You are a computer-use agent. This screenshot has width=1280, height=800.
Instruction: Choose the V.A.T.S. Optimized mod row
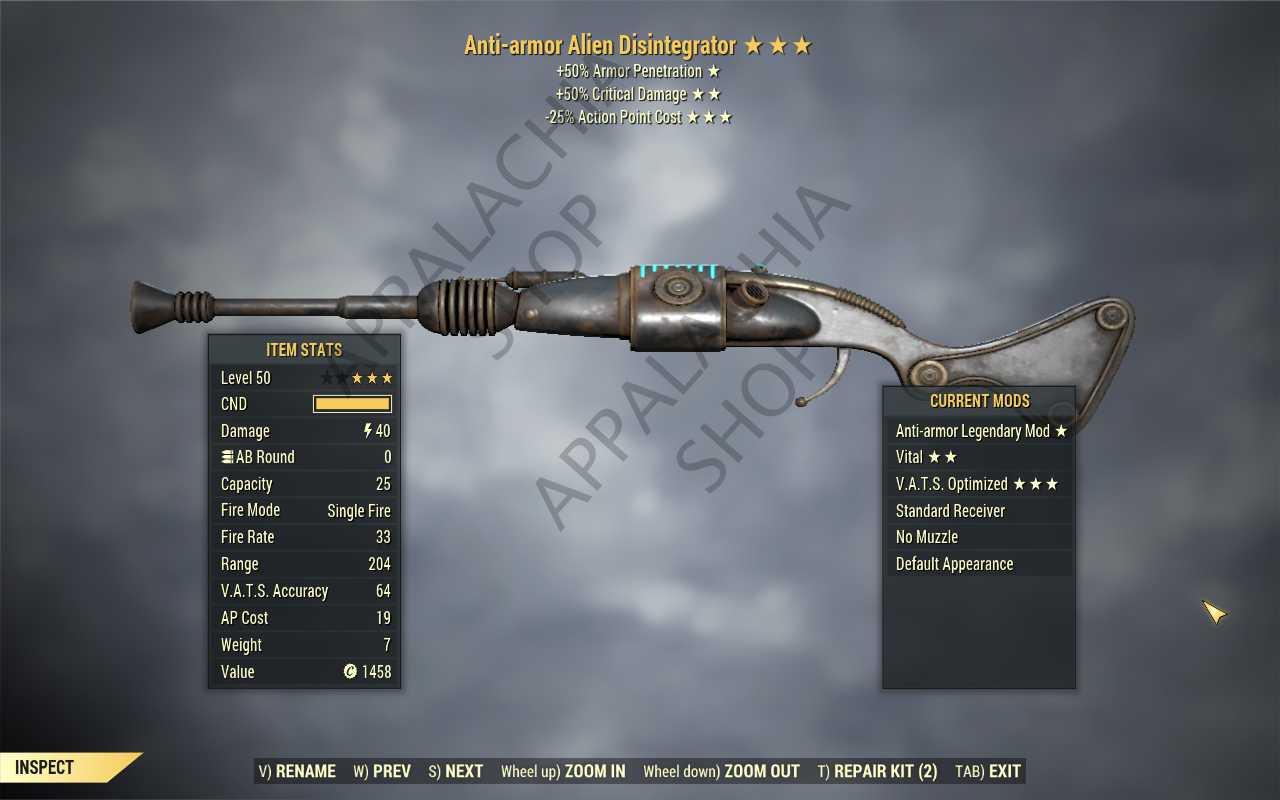[x=980, y=484]
